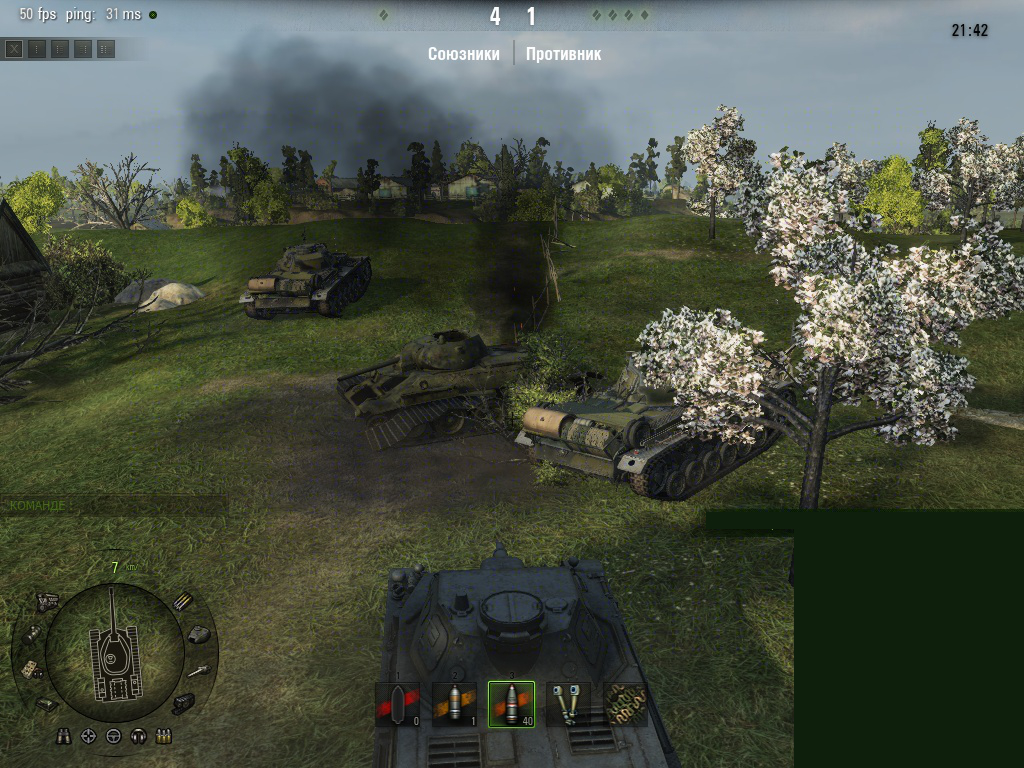Viewport: 1024px width, 768px height.
Task: Click the loader shells crew icon
Action: 162,737
